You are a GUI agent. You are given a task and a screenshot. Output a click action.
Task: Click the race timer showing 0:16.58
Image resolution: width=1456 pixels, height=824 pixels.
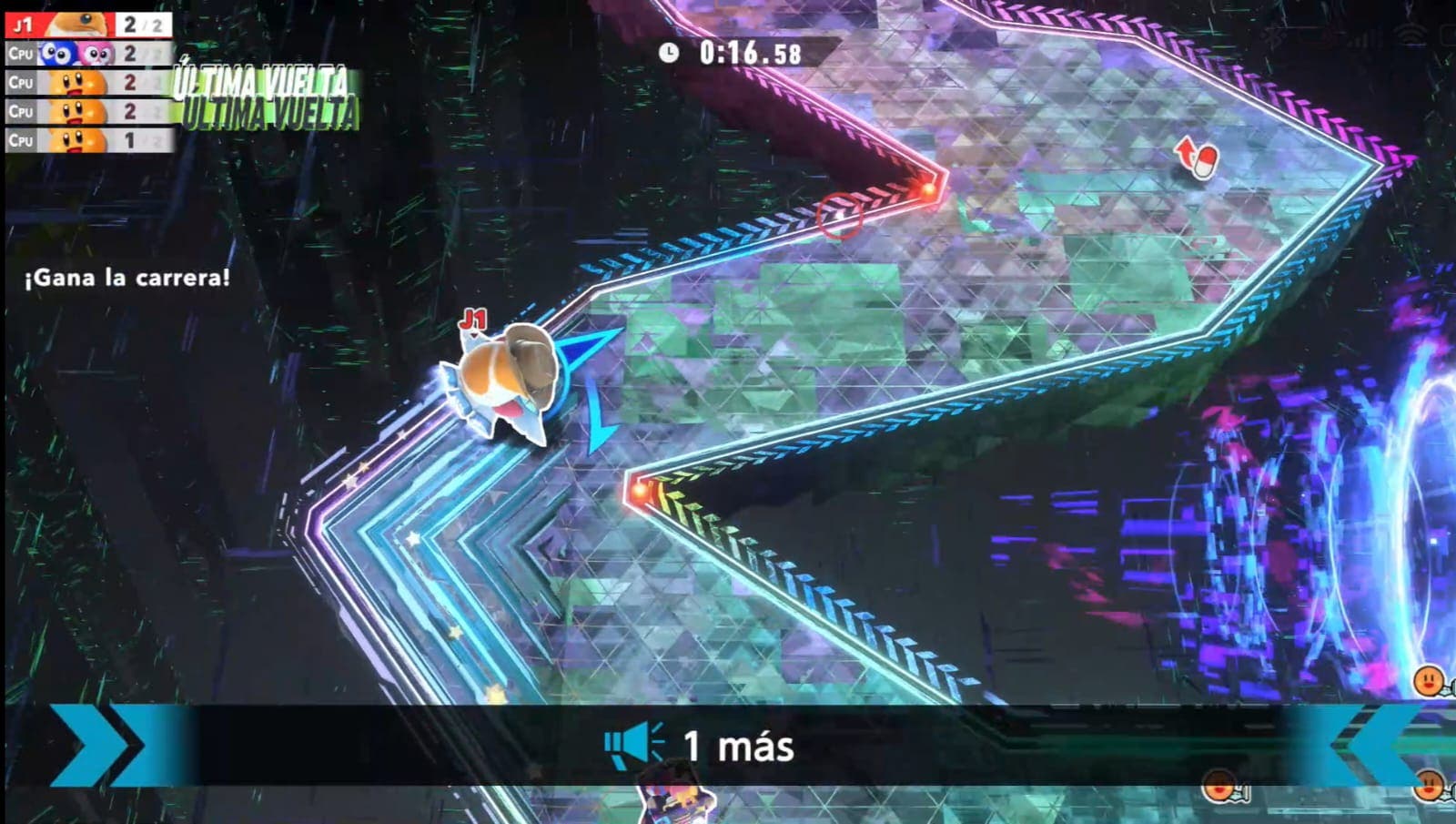point(748,54)
